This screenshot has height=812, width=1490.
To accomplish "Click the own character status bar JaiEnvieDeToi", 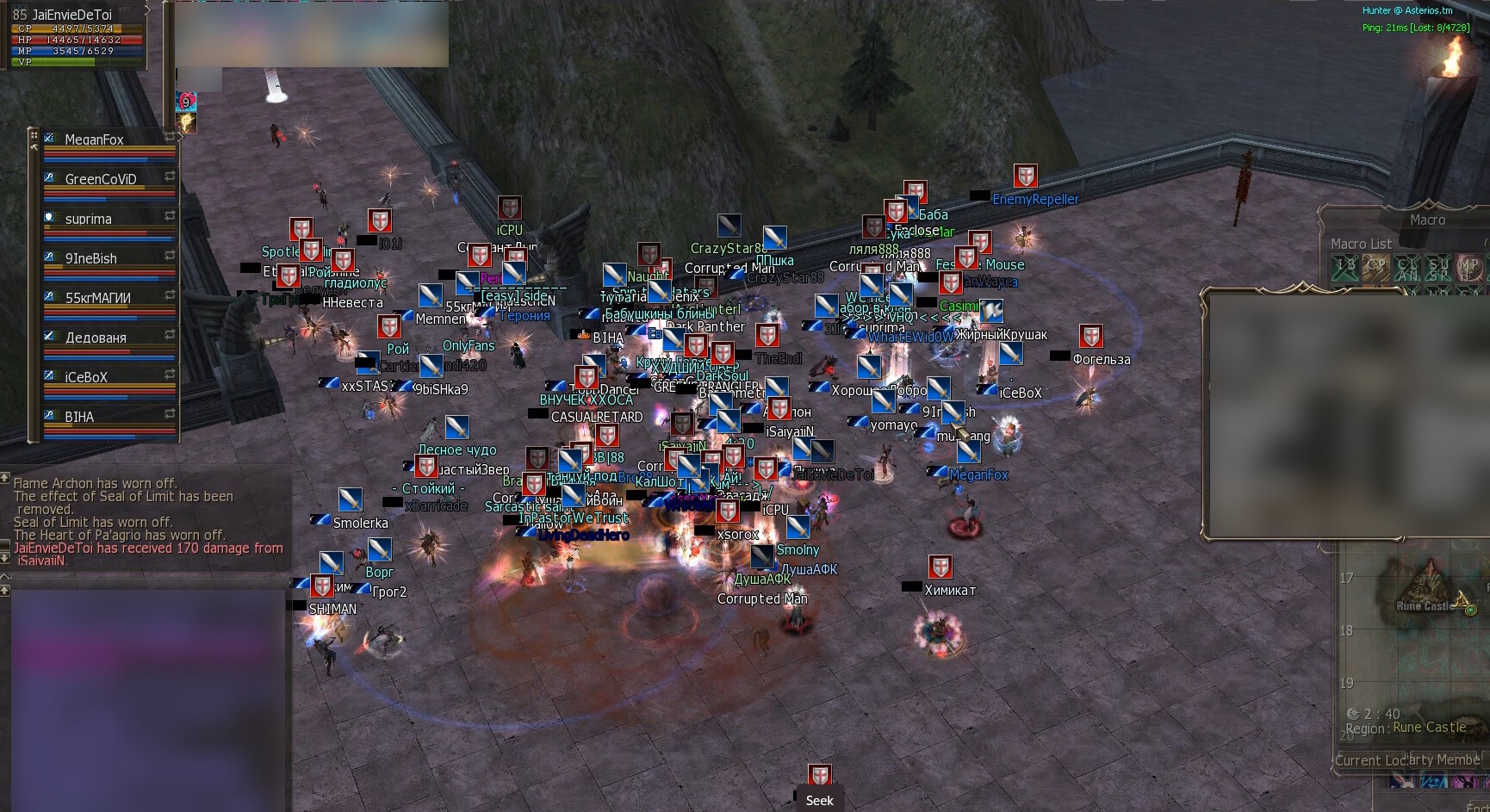I will click(73, 34).
